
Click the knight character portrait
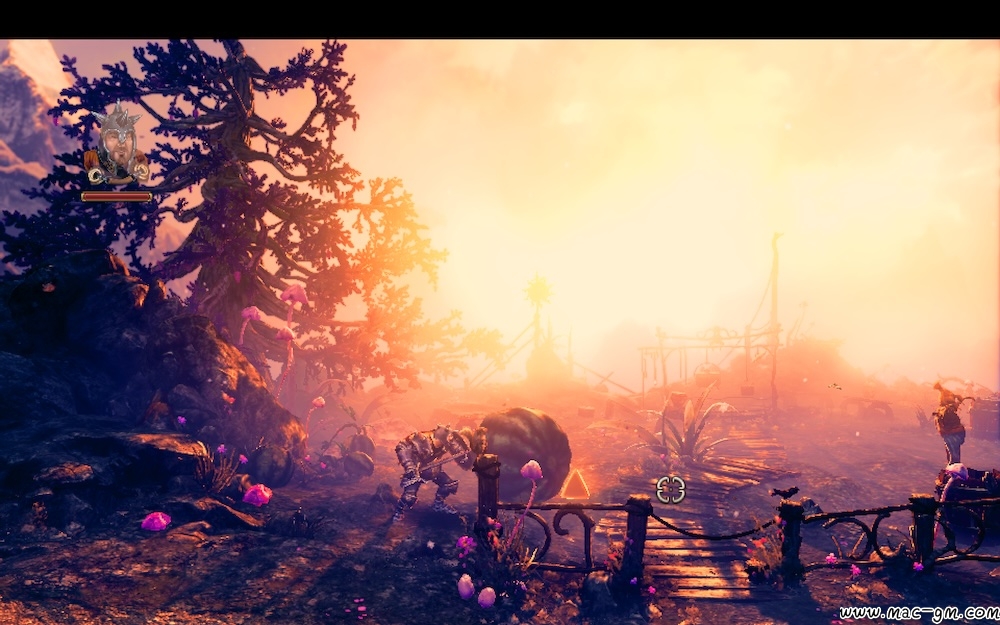point(116,145)
